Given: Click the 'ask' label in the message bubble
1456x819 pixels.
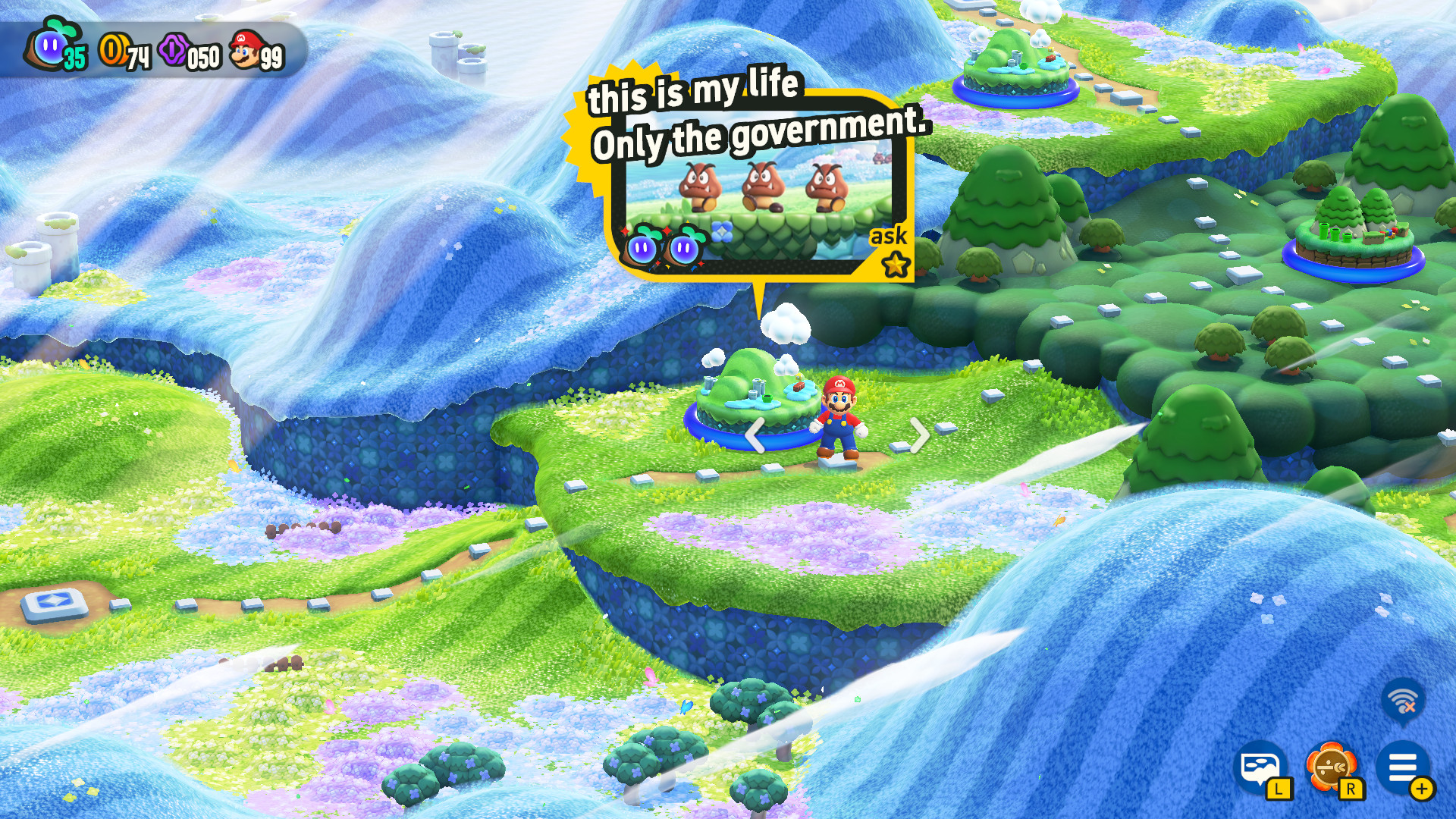Looking at the screenshot, I should 889,236.
